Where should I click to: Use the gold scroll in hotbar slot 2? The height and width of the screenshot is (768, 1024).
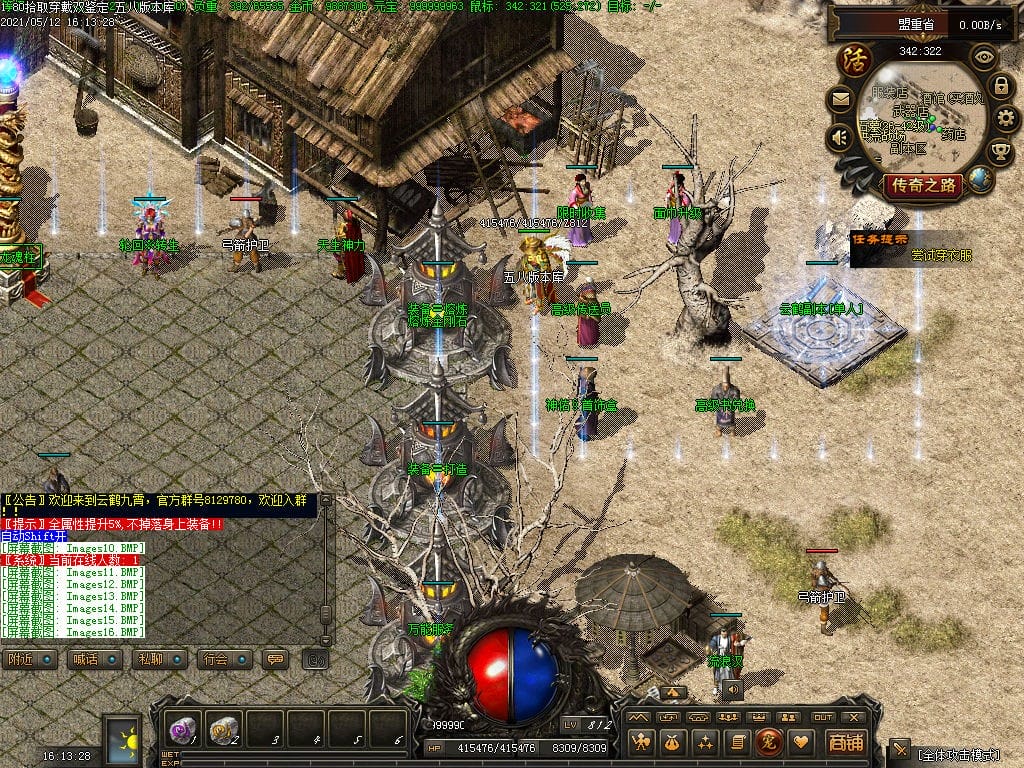(225, 727)
